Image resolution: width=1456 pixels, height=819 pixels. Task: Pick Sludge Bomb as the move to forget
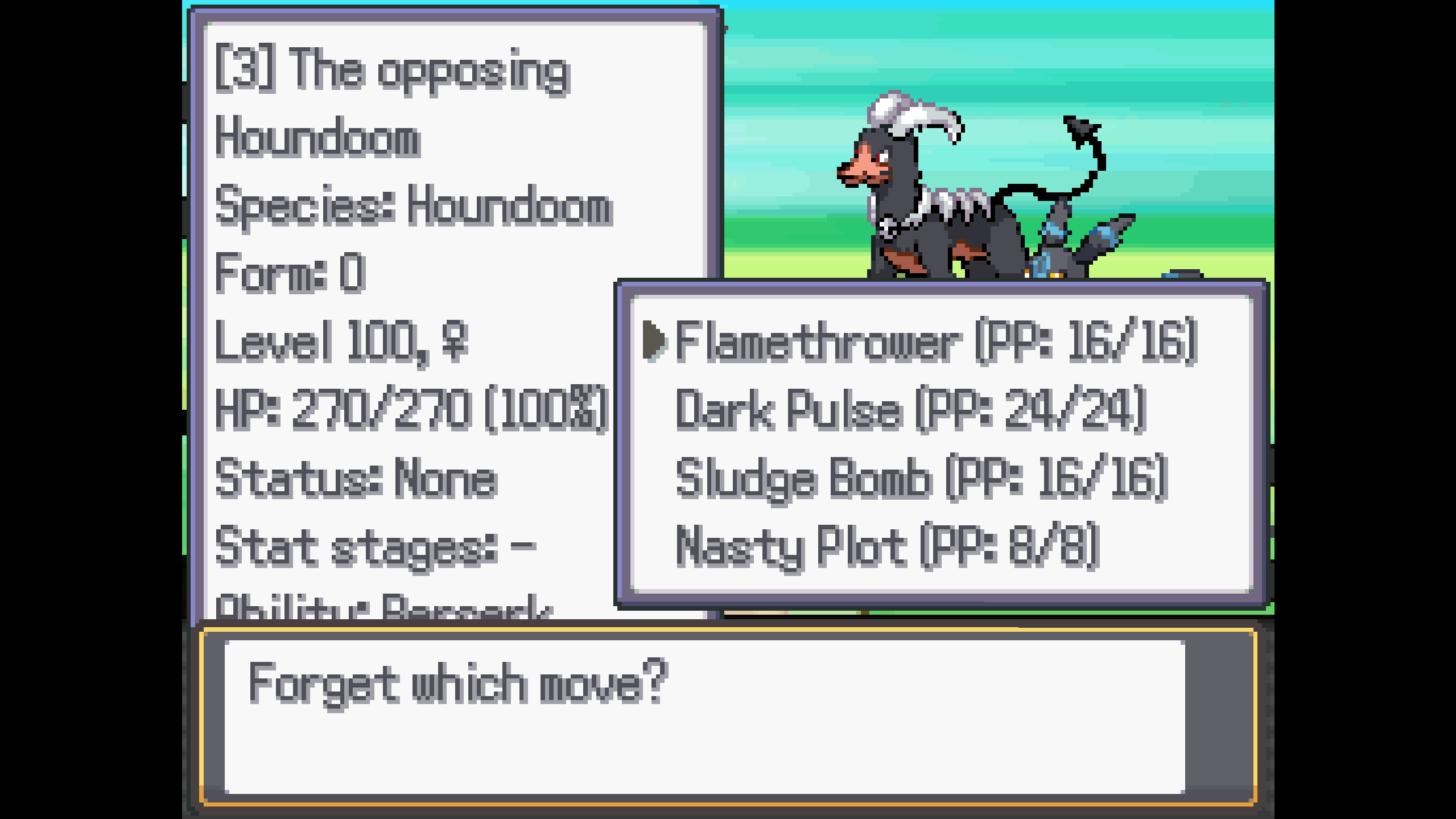click(x=922, y=478)
